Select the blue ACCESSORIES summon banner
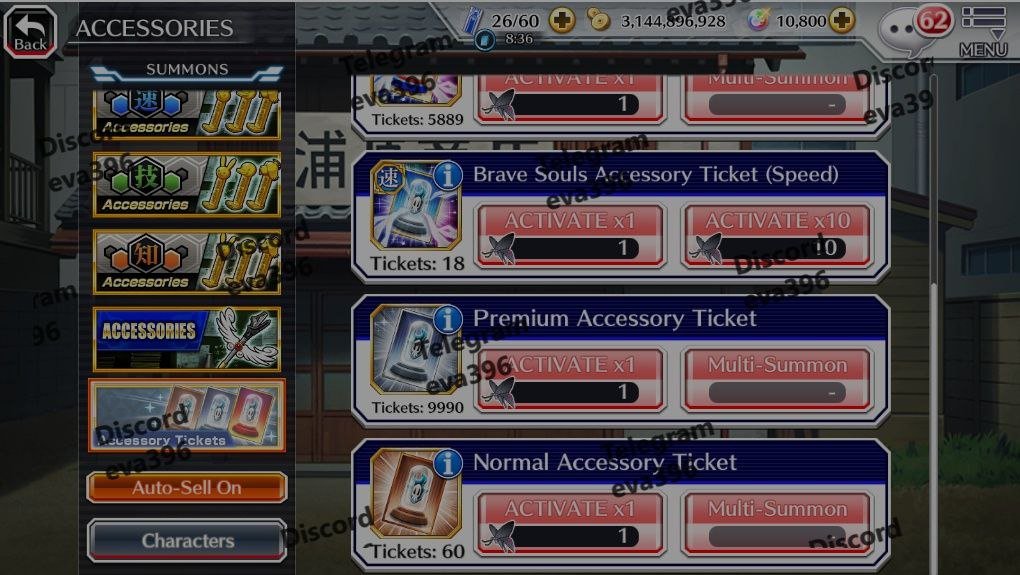 point(187,339)
